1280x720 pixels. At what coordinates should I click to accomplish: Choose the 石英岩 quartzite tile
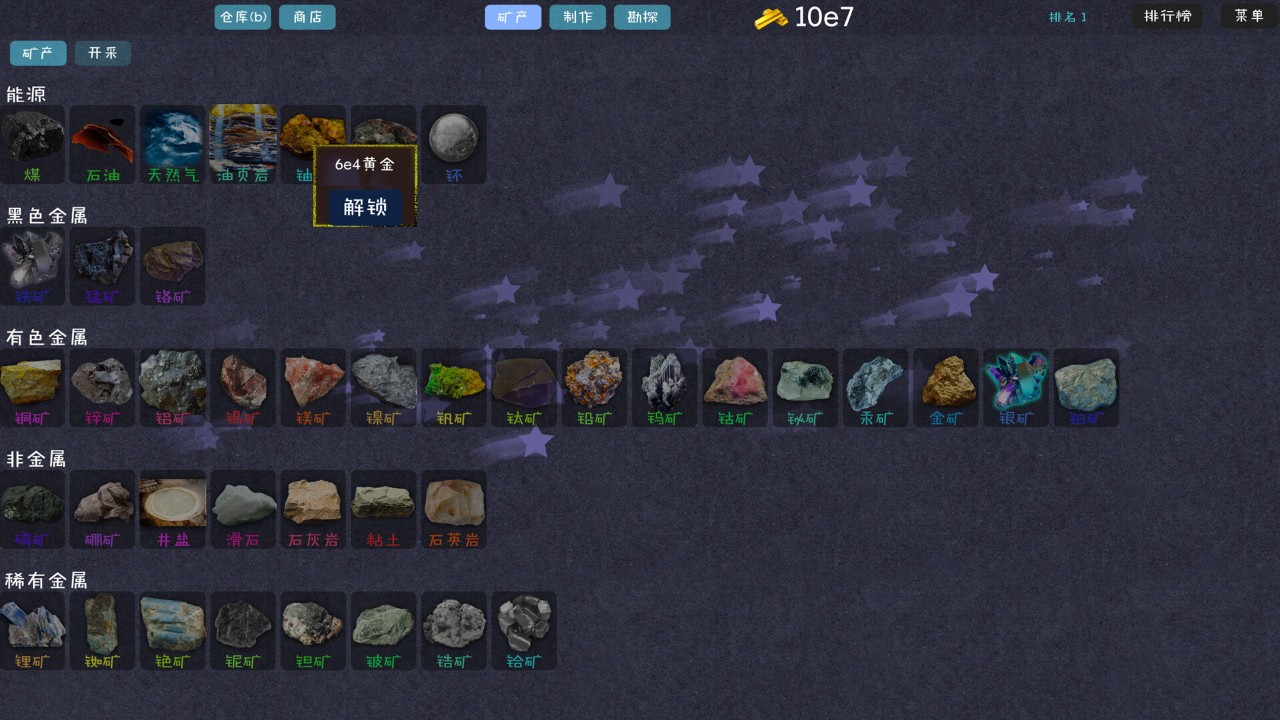[454, 509]
